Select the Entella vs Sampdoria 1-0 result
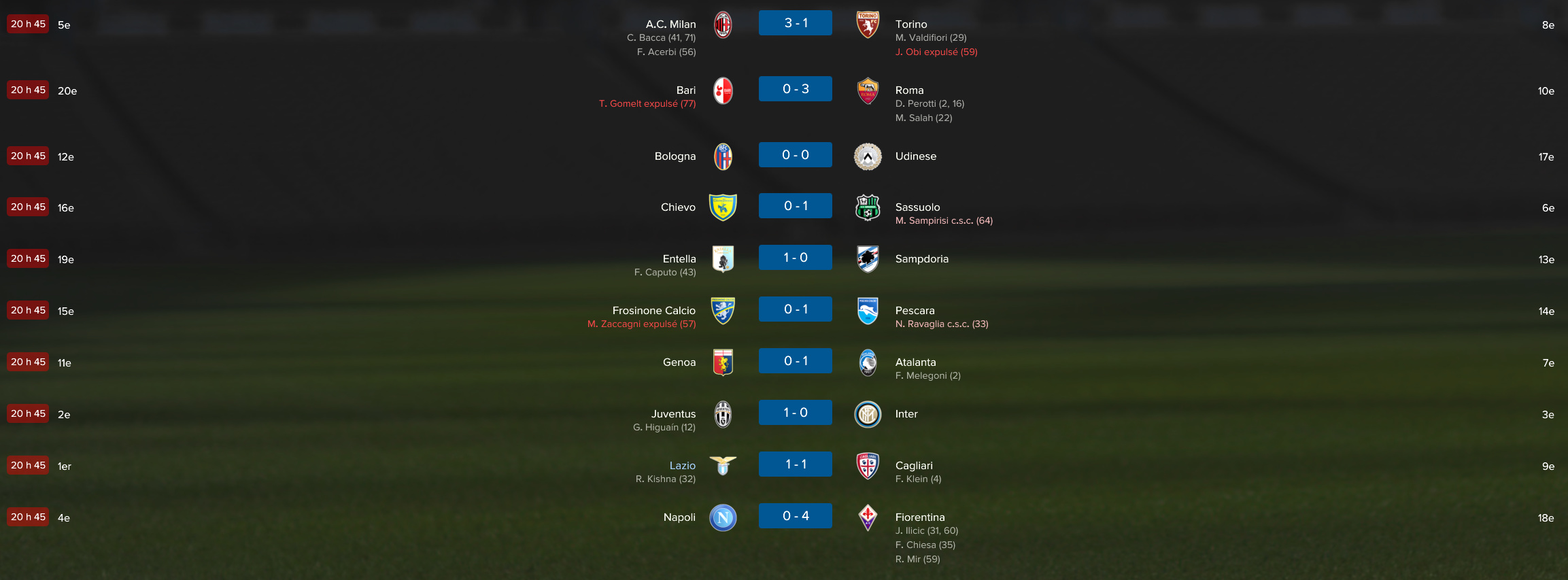This screenshot has width=1568, height=580. 795,258
